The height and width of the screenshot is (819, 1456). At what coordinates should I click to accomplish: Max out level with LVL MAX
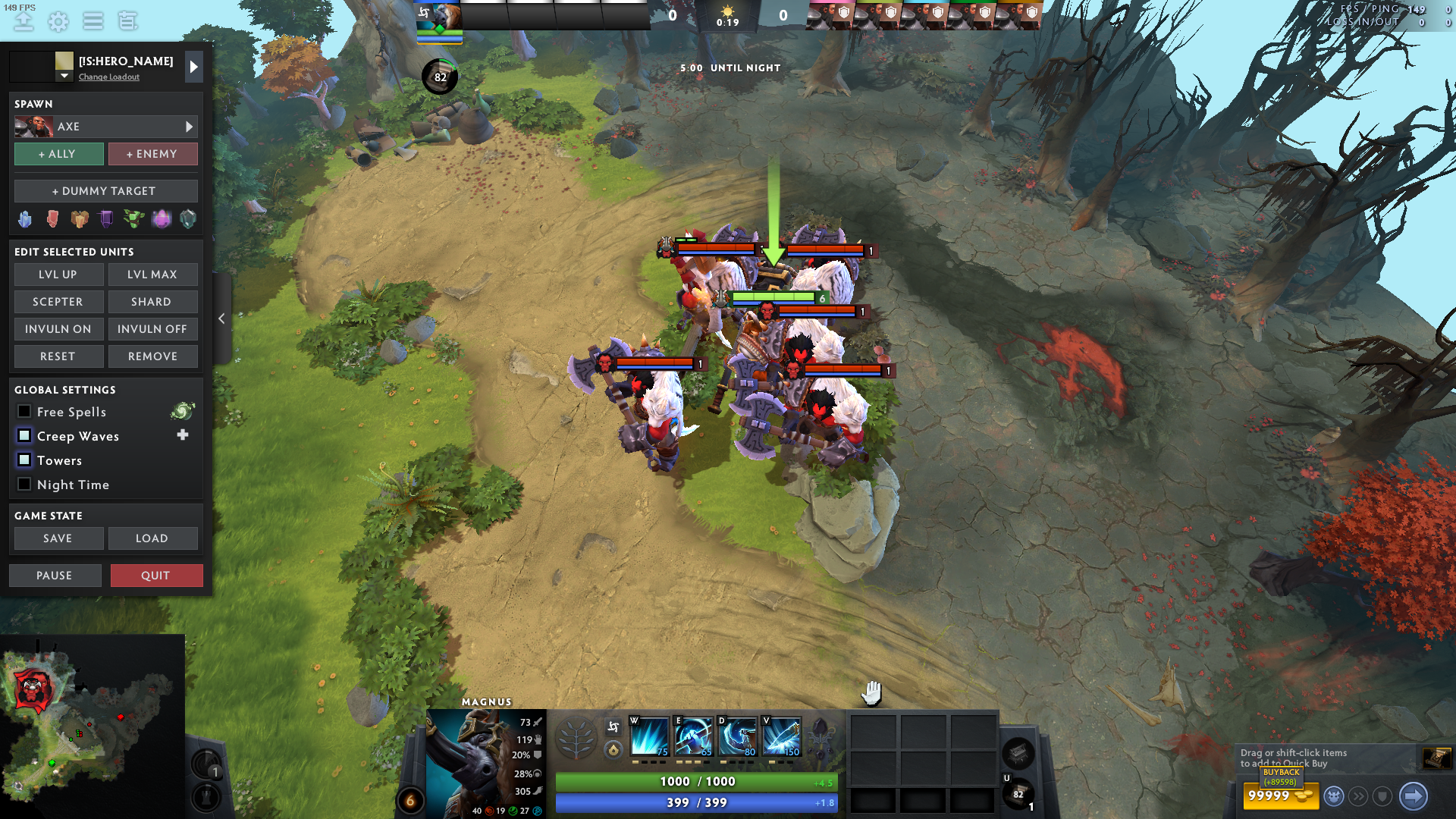pos(152,275)
